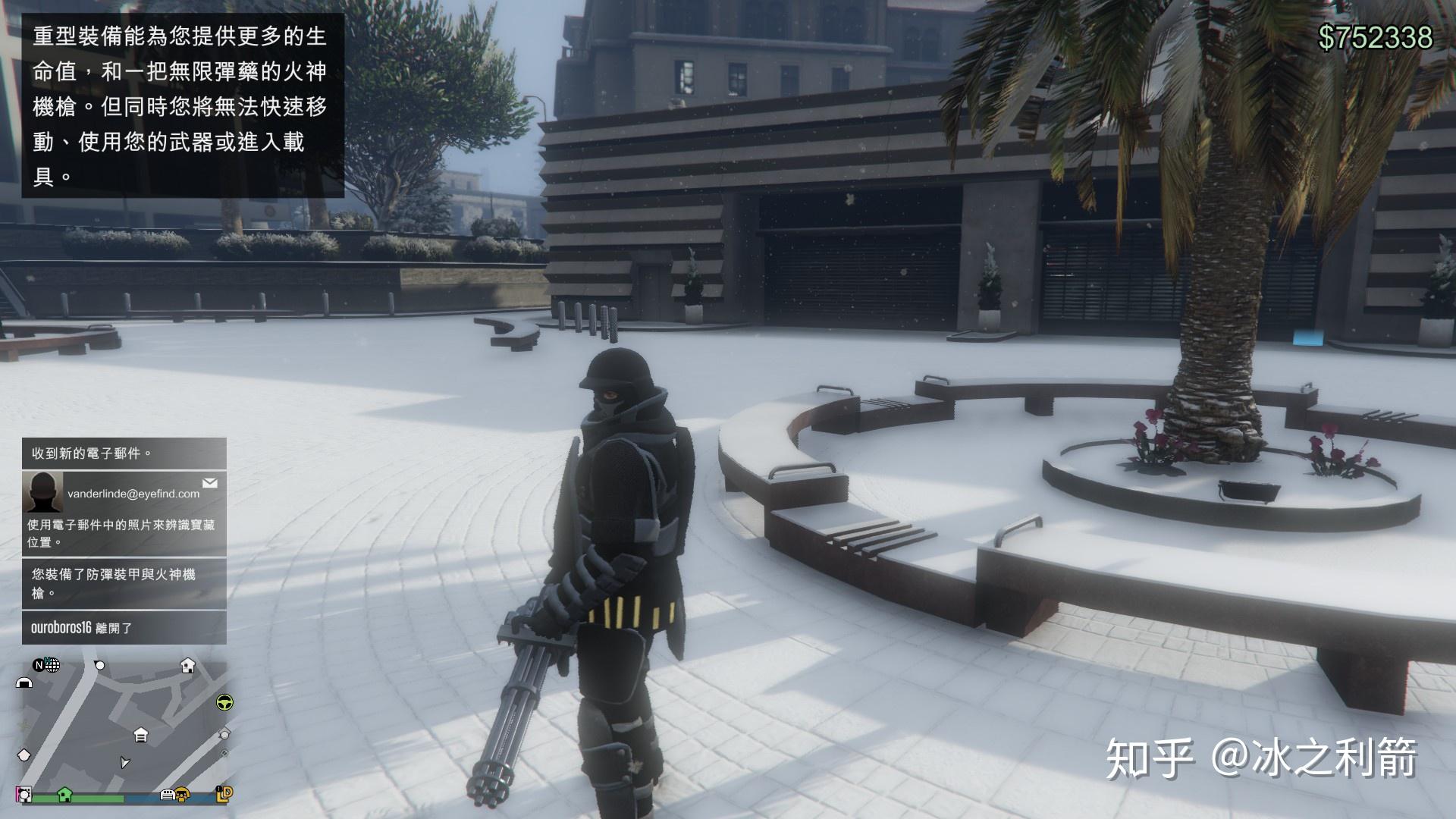Click the yellow bunker blip on the minimap
1456x819 pixels.
182,795
